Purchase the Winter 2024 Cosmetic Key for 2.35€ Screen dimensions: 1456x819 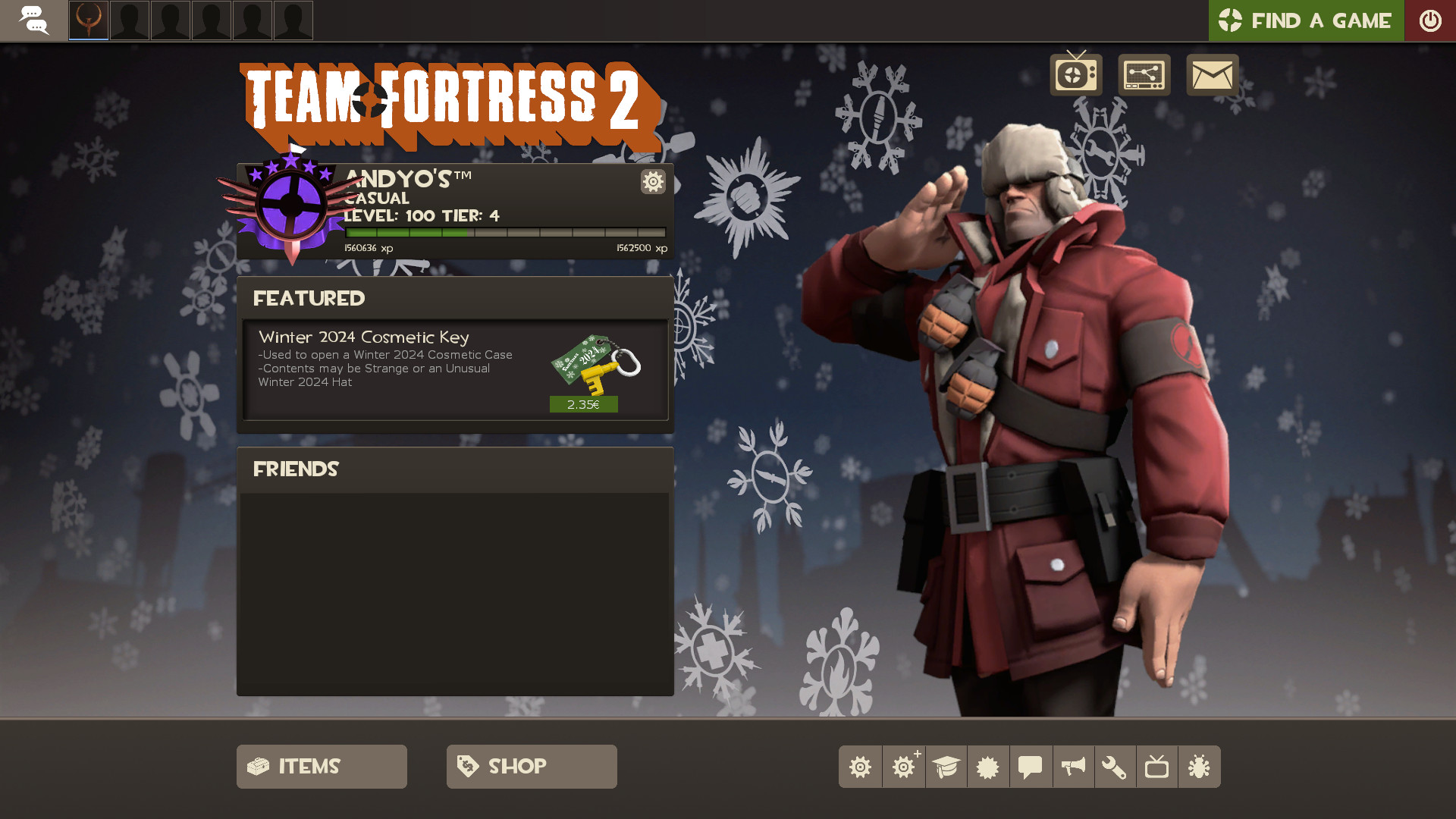point(584,404)
